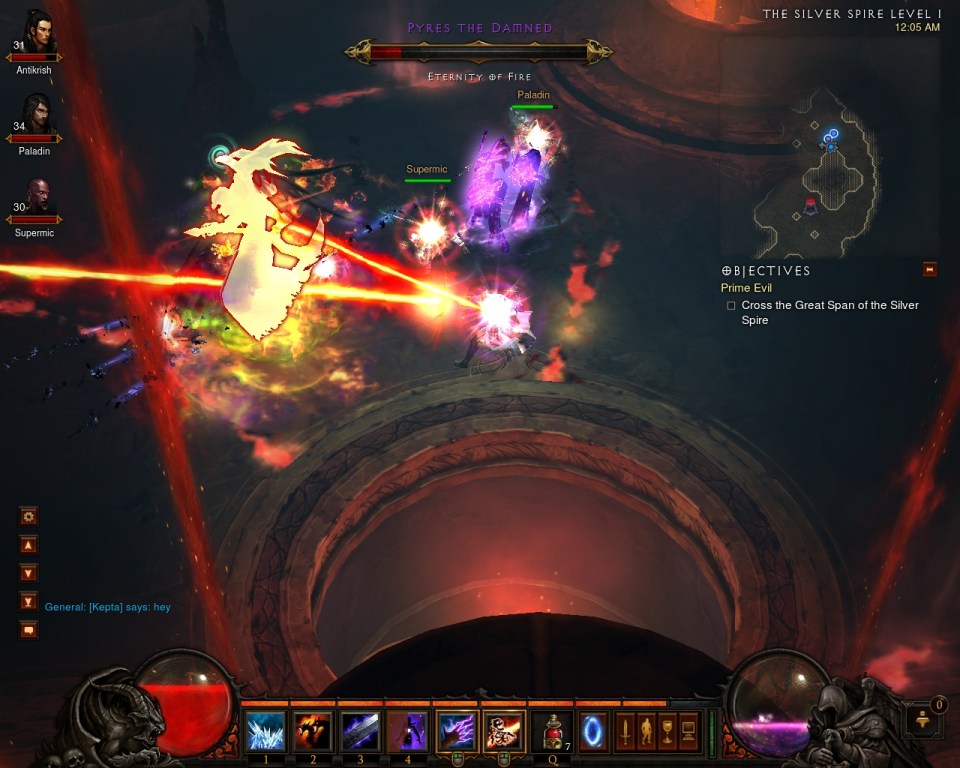Open the character inventory figure button

(646, 731)
